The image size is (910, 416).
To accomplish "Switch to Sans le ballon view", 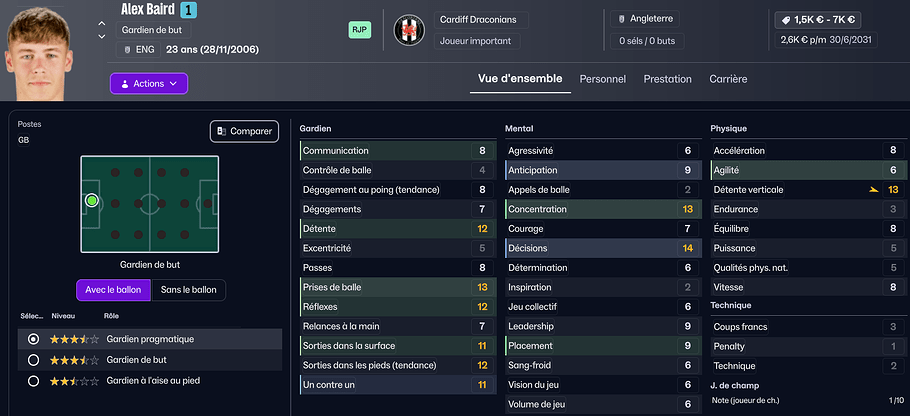I will coord(188,290).
